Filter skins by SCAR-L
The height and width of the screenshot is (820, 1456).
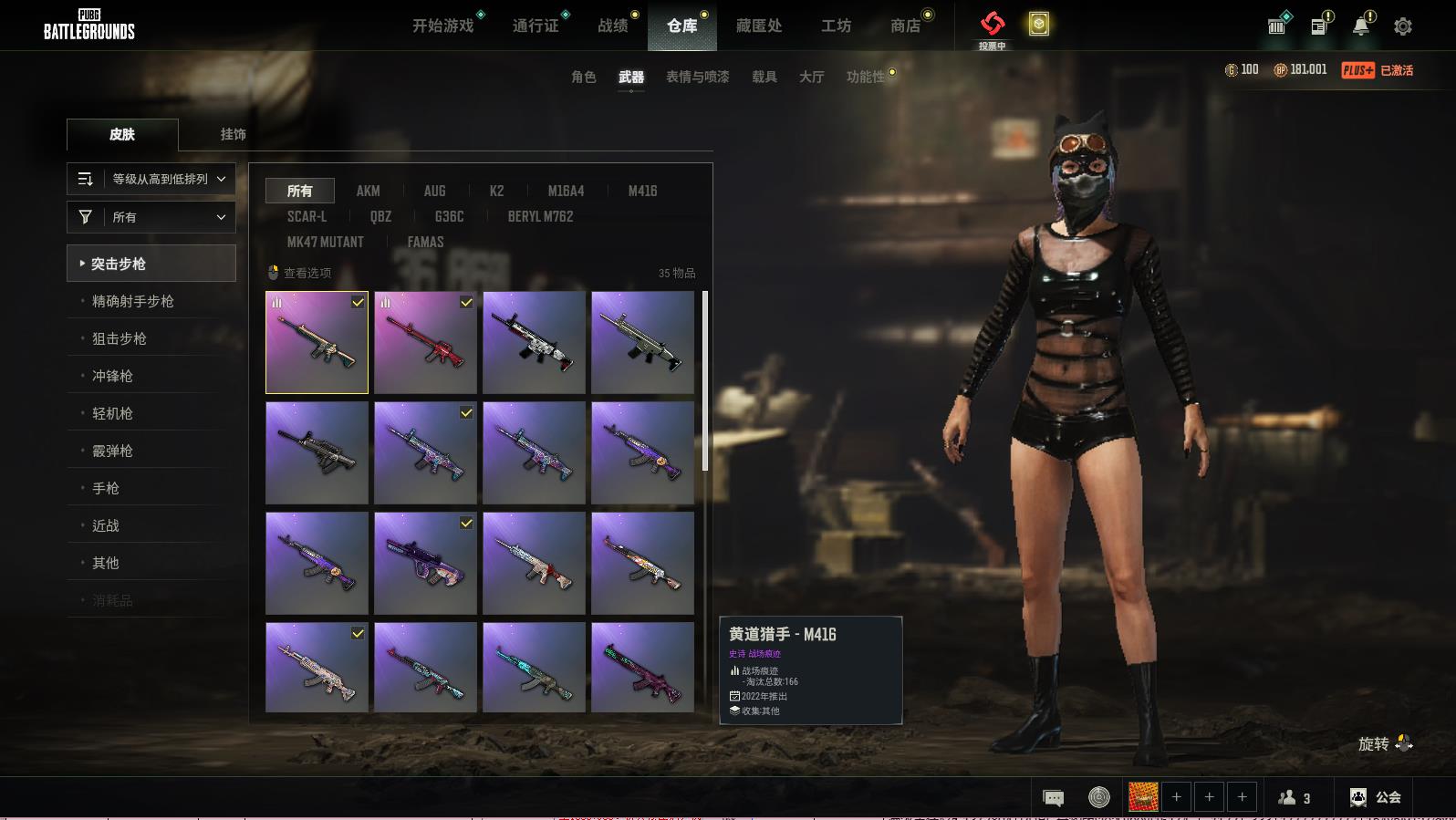click(307, 216)
